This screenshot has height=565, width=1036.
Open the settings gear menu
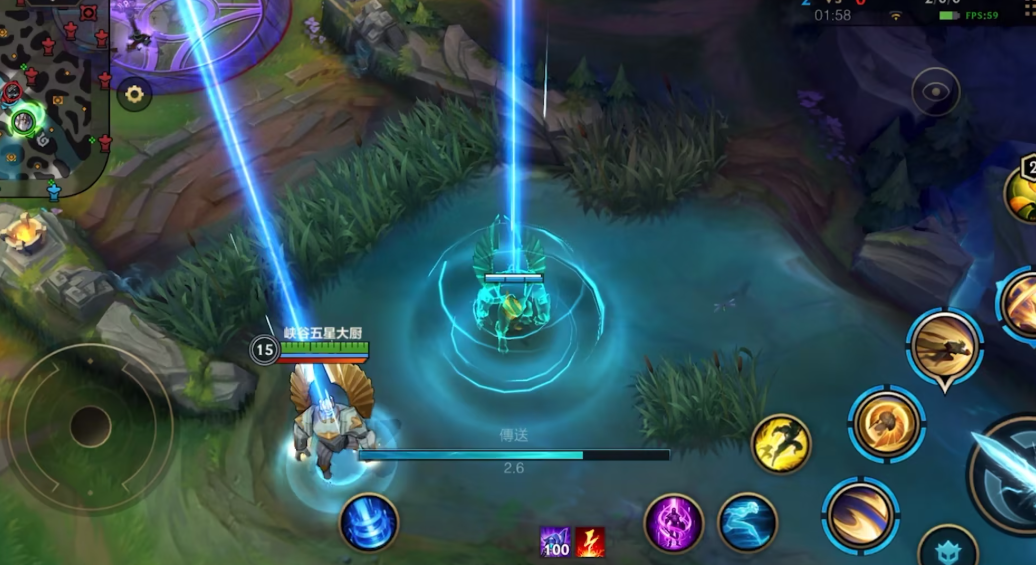134,95
